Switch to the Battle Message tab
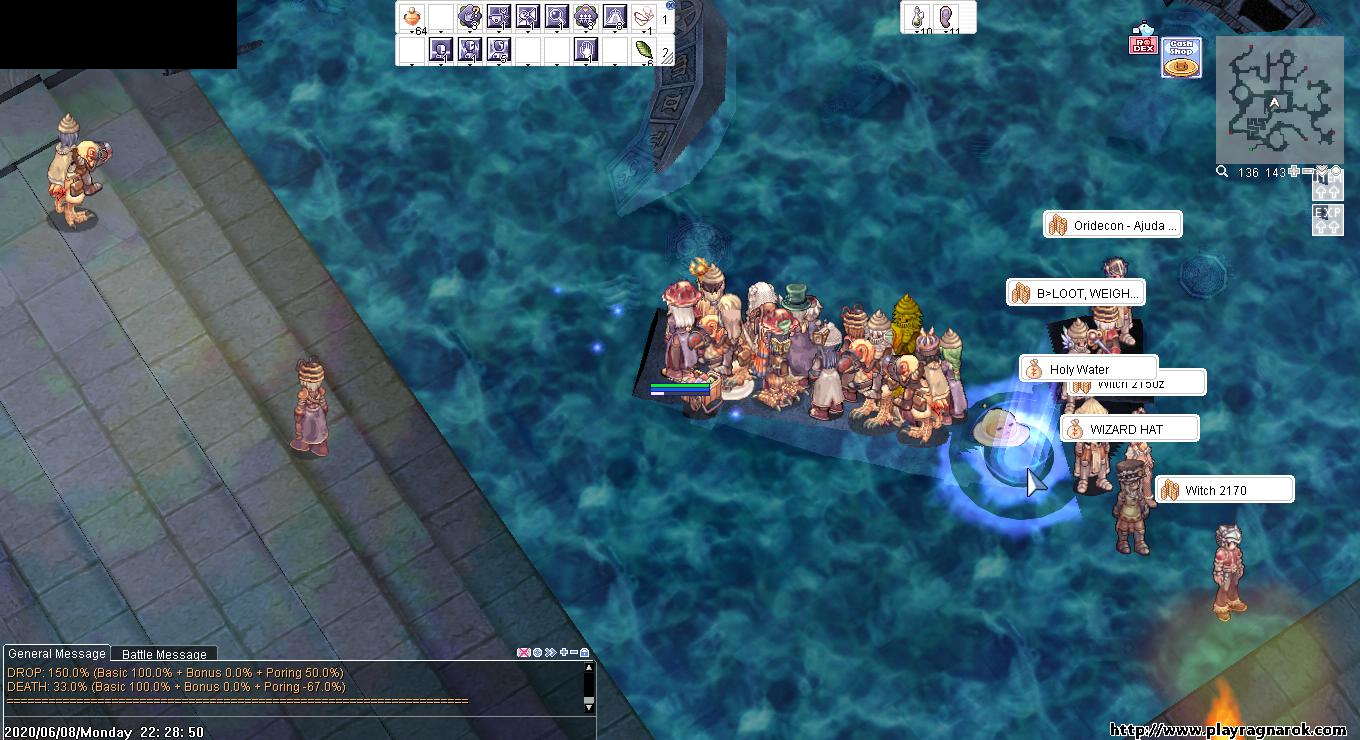The height and width of the screenshot is (740, 1360). [x=164, y=654]
